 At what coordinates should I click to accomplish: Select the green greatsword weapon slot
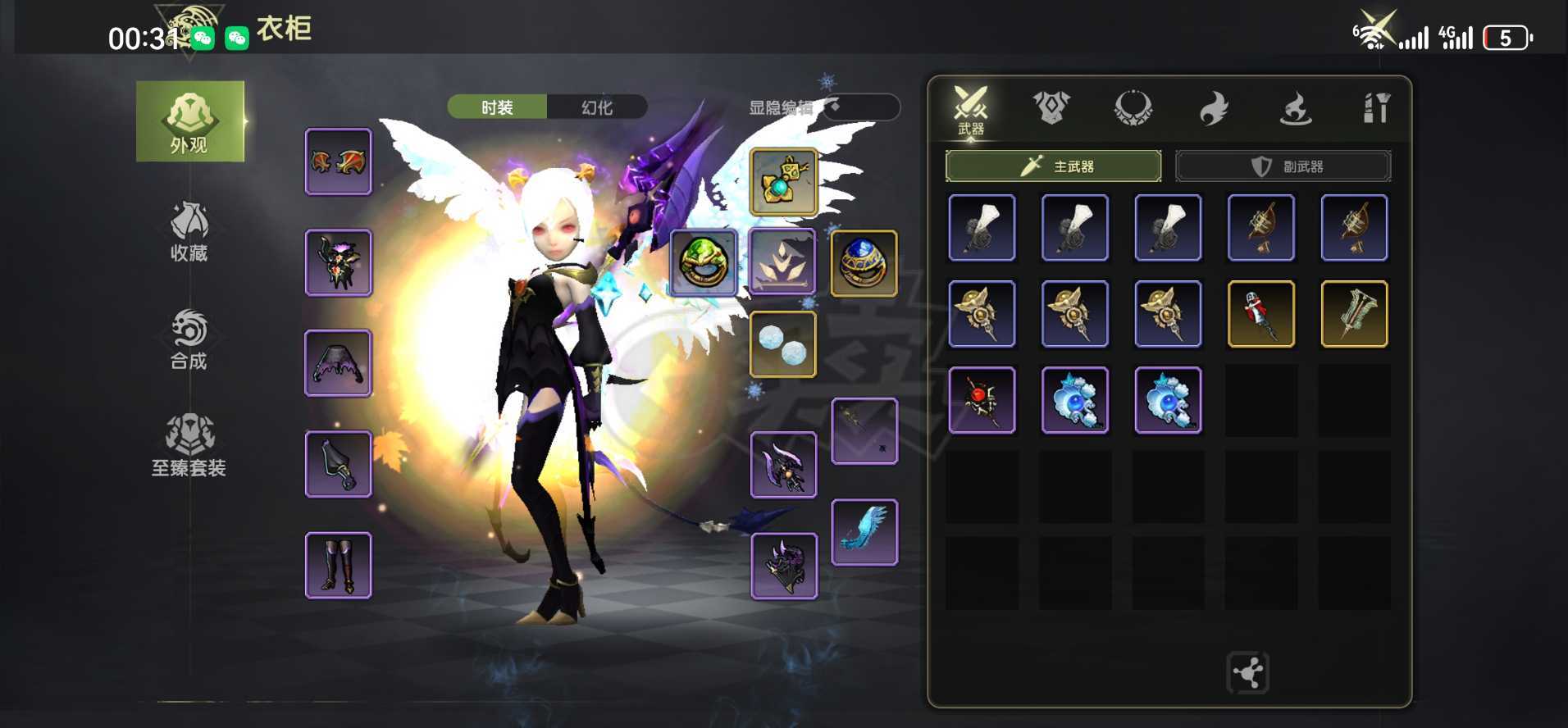pyautogui.click(x=1354, y=314)
